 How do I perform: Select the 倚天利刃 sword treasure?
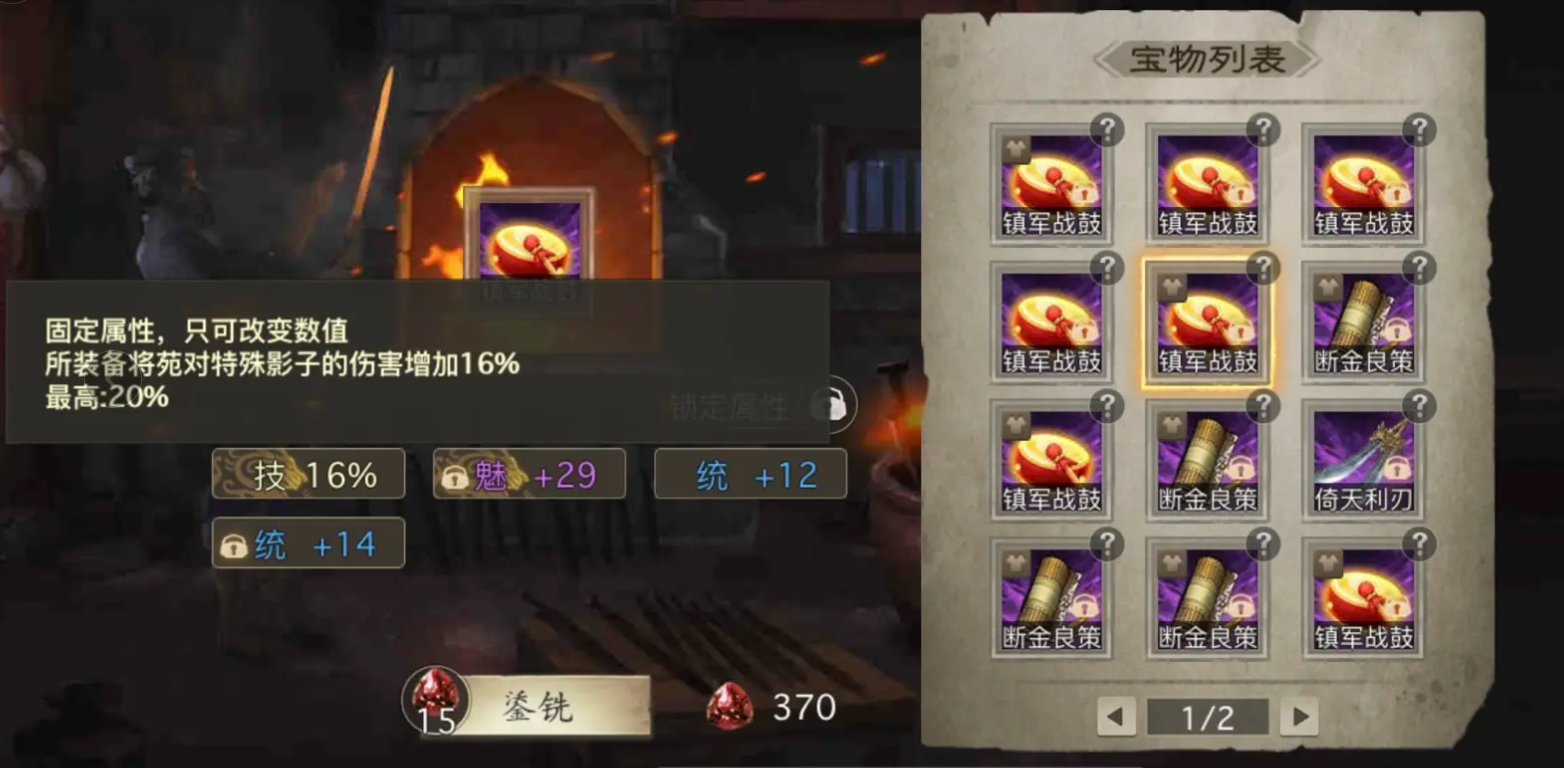pyautogui.click(x=1362, y=460)
